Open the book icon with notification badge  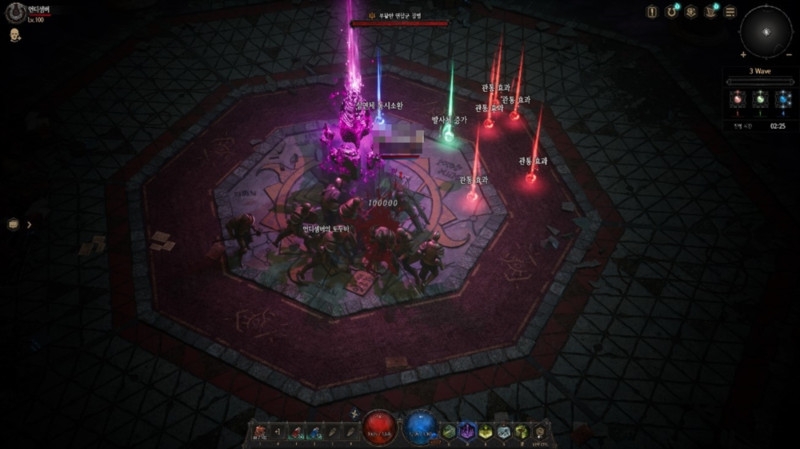[x=711, y=12]
